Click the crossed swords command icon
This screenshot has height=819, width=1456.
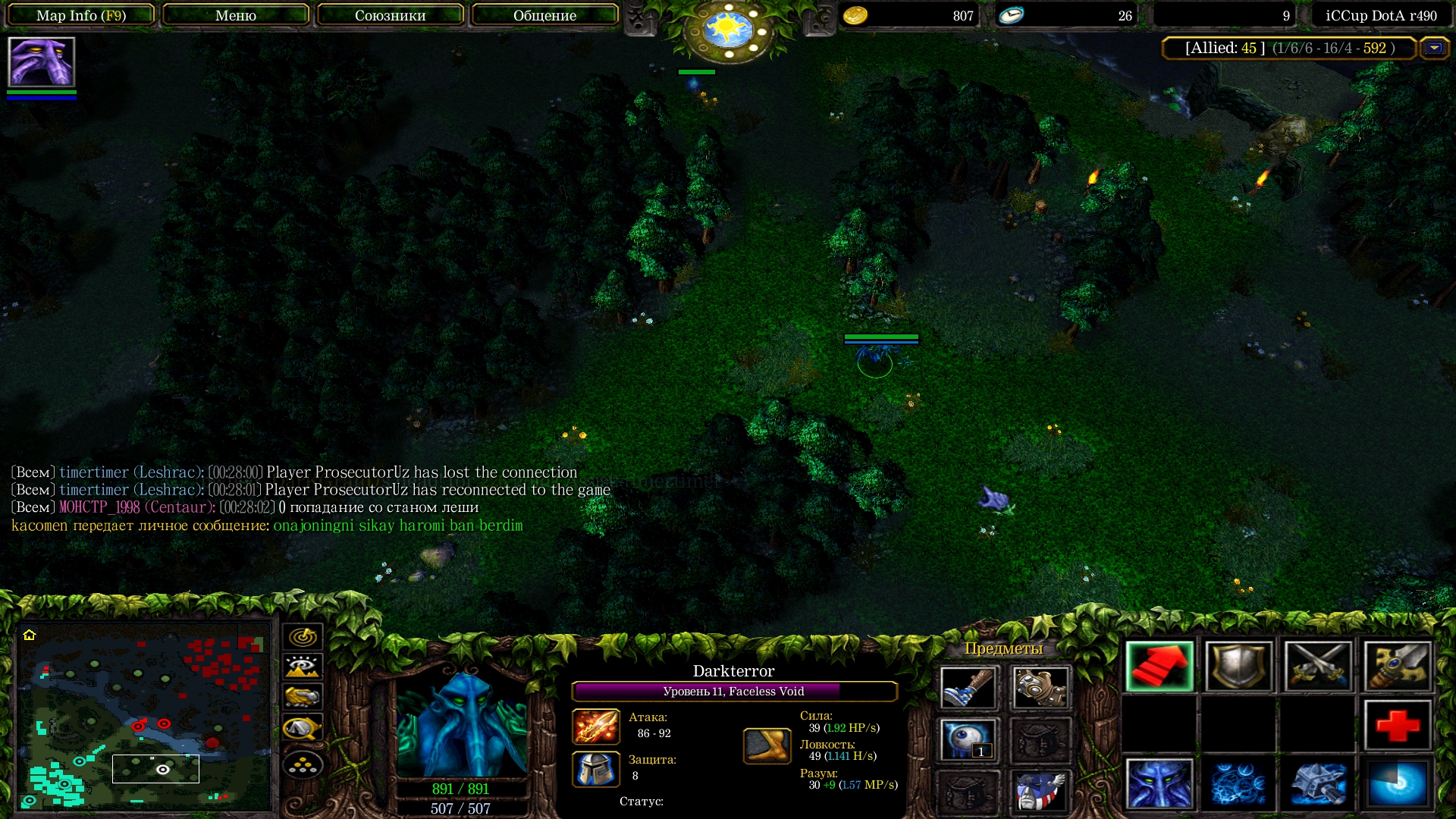[x=1317, y=667]
